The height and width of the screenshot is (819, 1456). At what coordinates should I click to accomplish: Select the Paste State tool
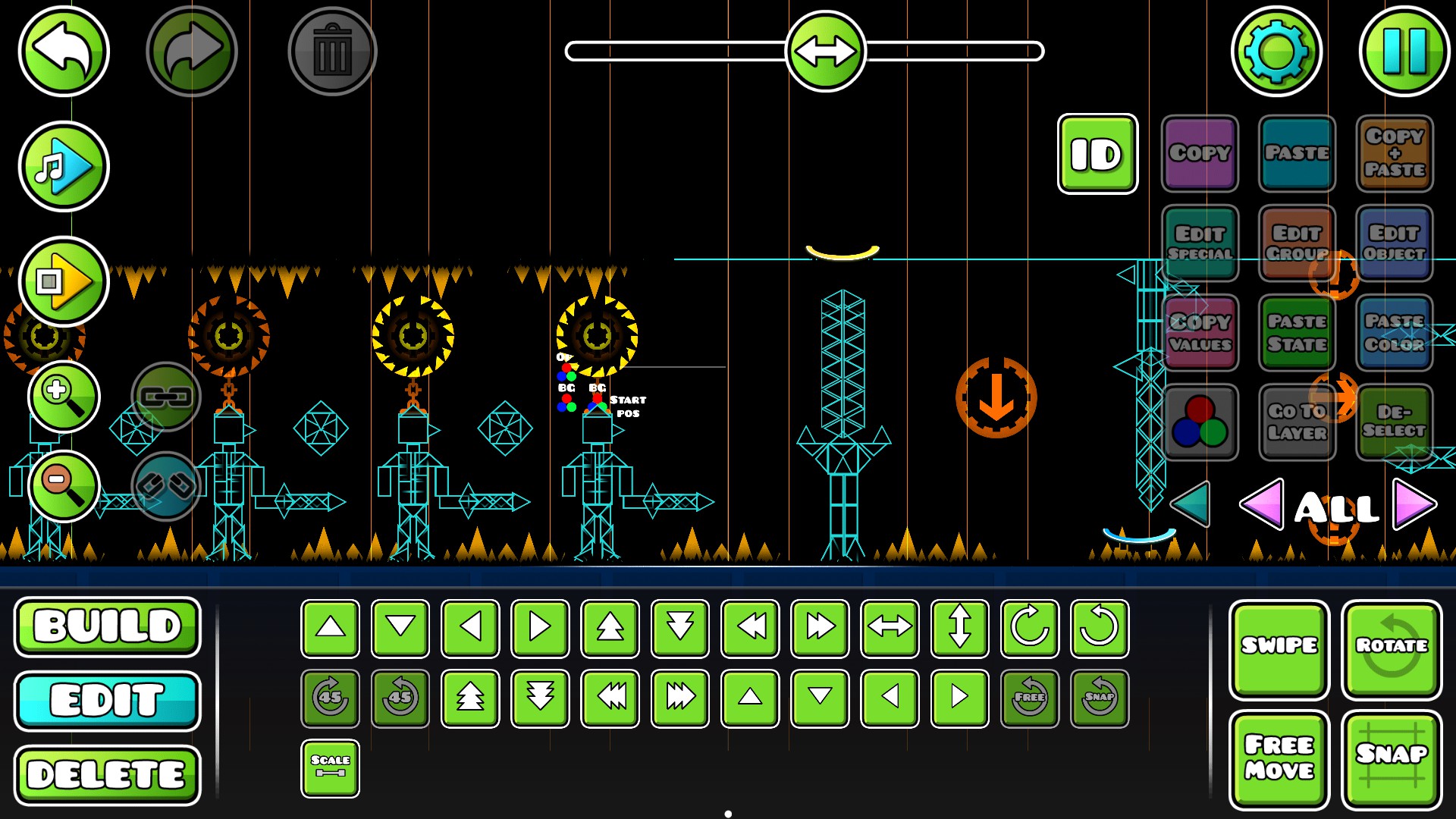(1297, 332)
